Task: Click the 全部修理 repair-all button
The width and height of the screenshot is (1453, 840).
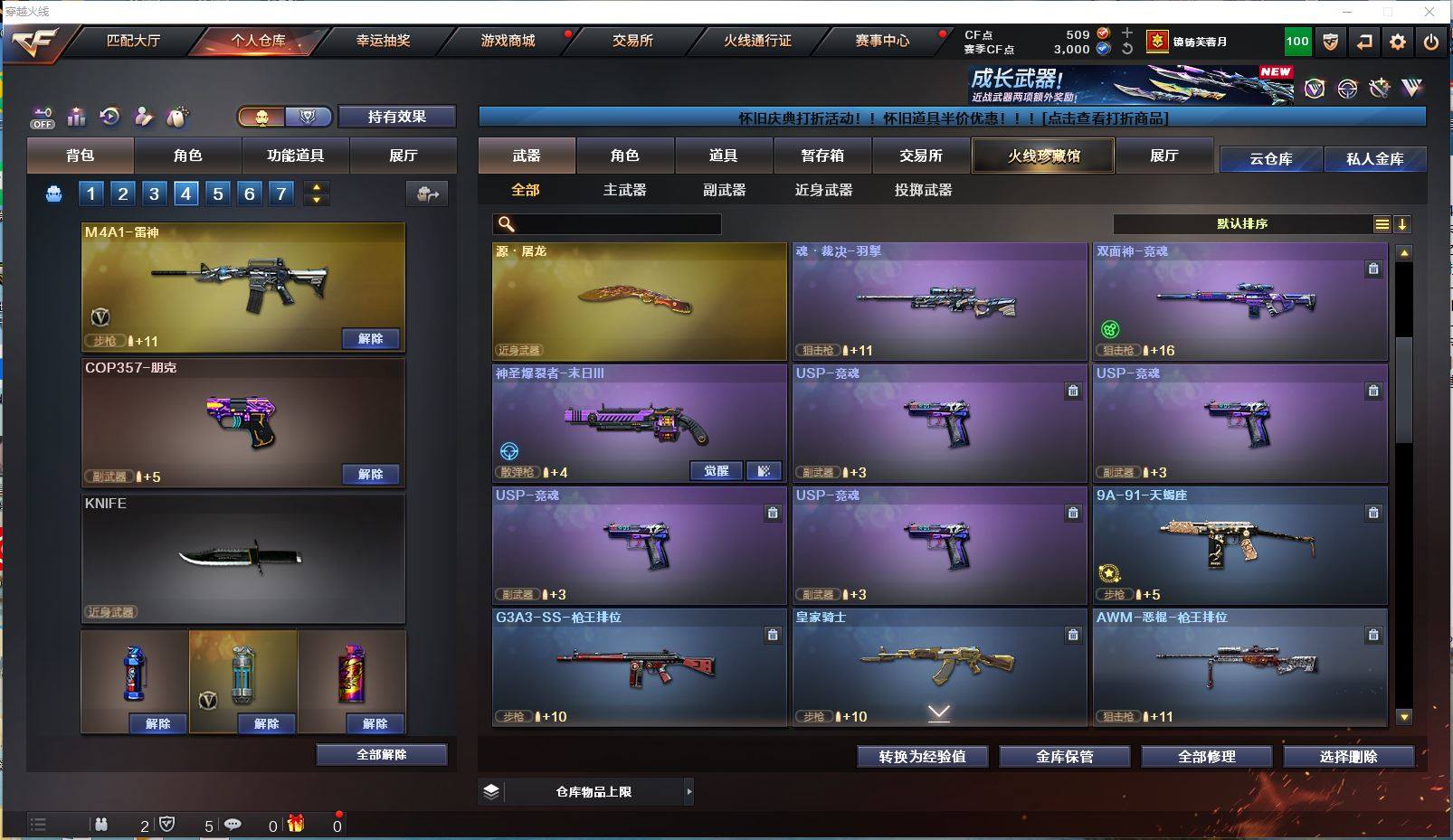Action: coord(1206,757)
